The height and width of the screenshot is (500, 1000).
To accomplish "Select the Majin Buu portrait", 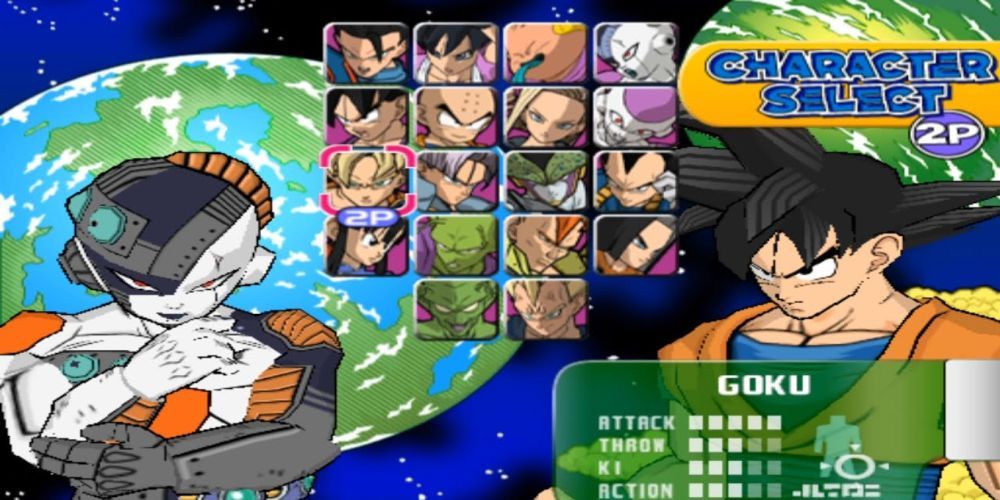I will (545, 53).
